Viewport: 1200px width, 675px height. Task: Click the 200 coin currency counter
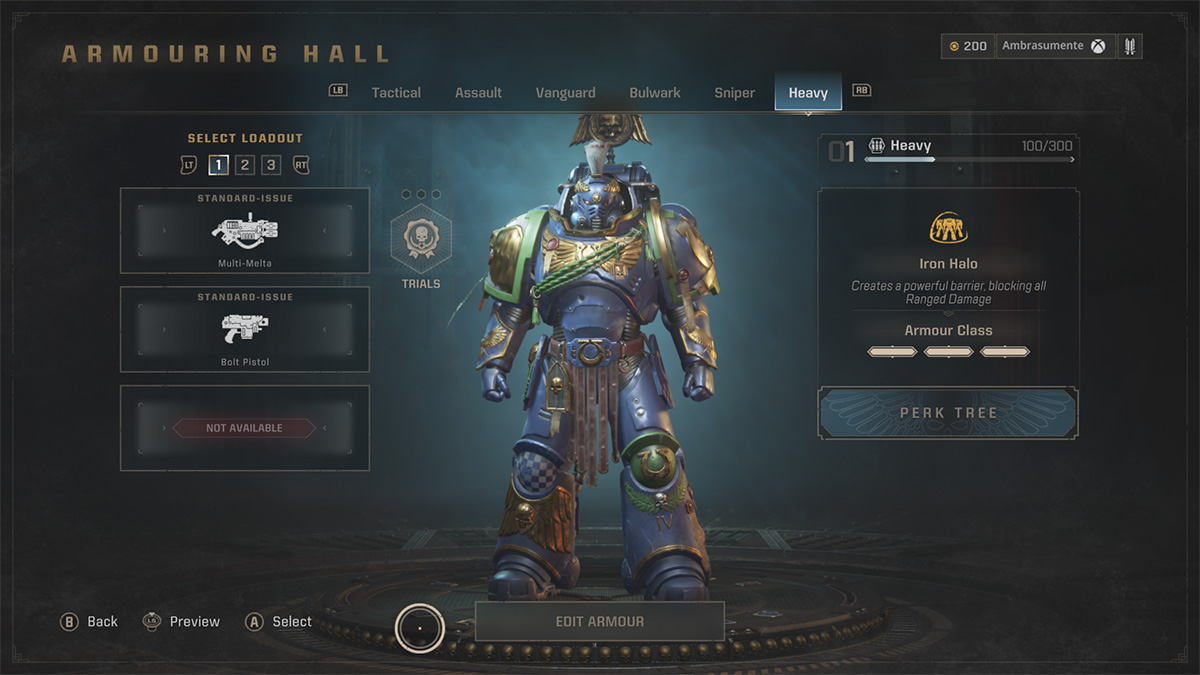pos(968,46)
